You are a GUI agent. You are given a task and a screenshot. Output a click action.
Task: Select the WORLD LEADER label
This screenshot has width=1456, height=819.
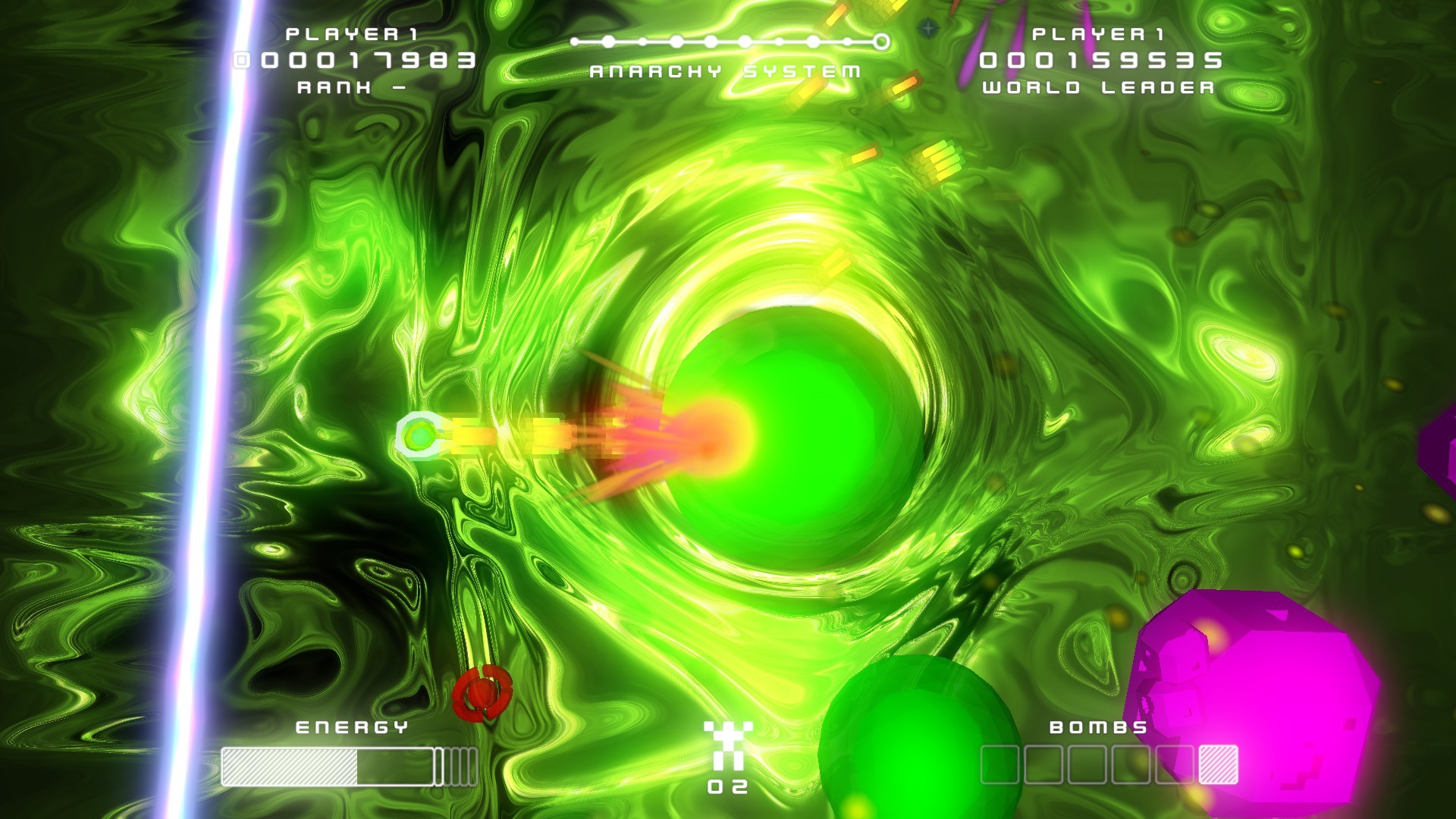[x=1098, y=89]
